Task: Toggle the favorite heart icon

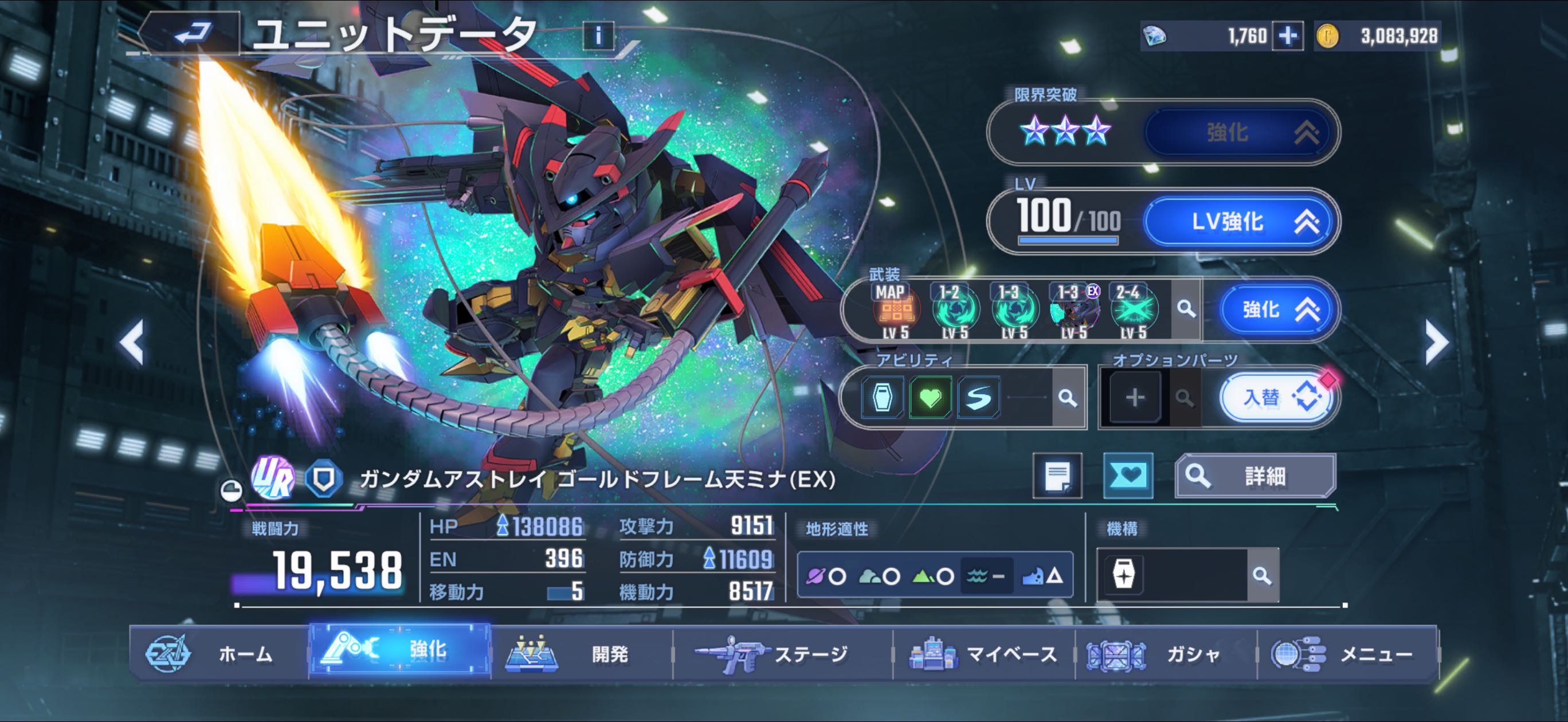Action: pos(1127,476)
